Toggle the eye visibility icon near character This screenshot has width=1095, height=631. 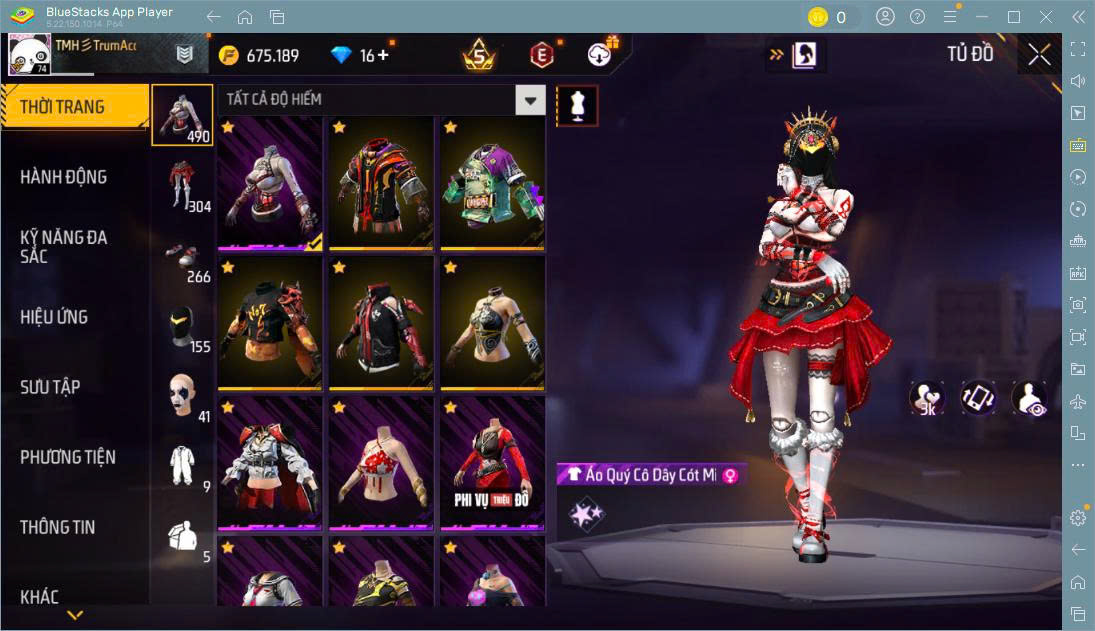point(1029,398)
